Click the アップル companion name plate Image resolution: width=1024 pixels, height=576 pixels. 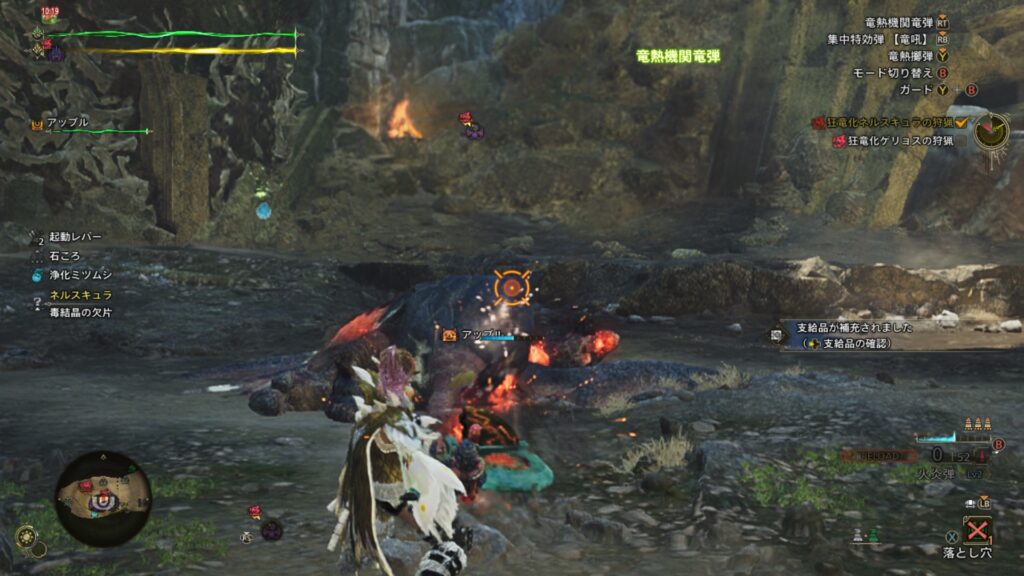tap(67, 123)
